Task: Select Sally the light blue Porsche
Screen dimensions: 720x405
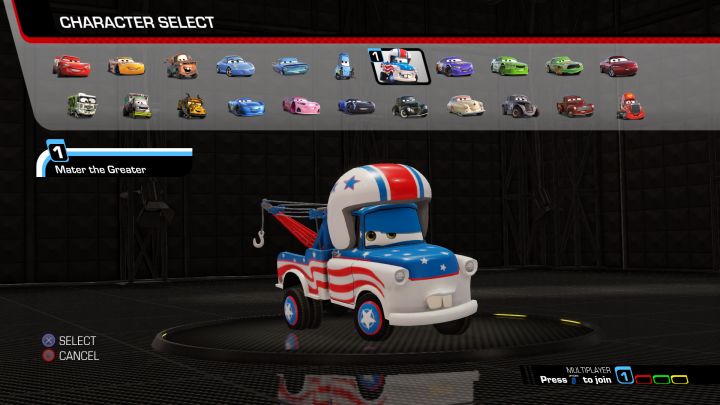Action: tap(236, 67)
